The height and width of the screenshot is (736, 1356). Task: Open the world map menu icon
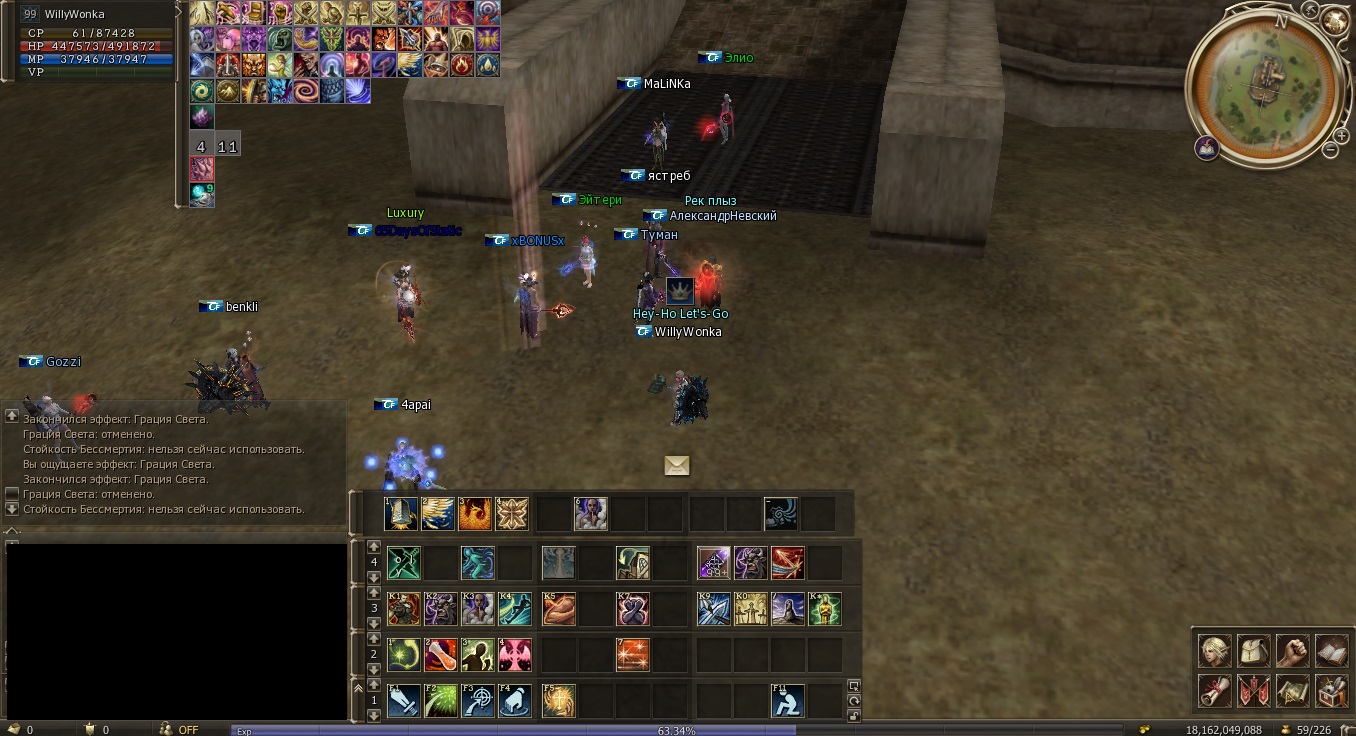click(1293, 690)
